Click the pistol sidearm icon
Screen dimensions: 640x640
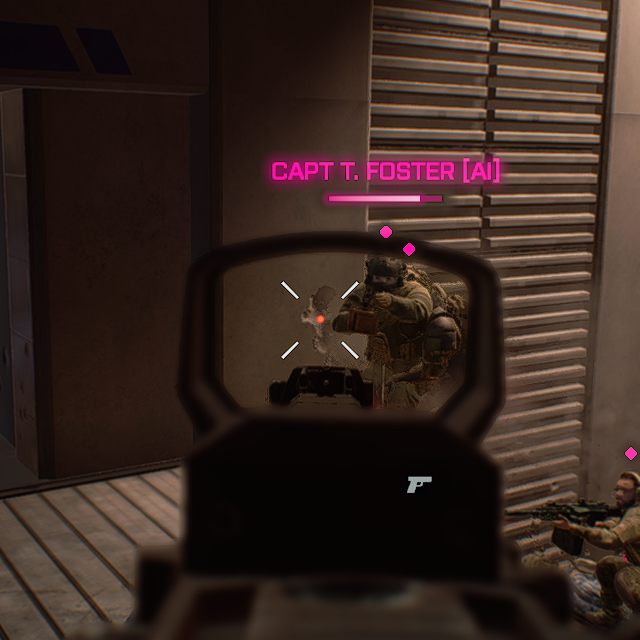pyautogui.click(x=418, y=485)
